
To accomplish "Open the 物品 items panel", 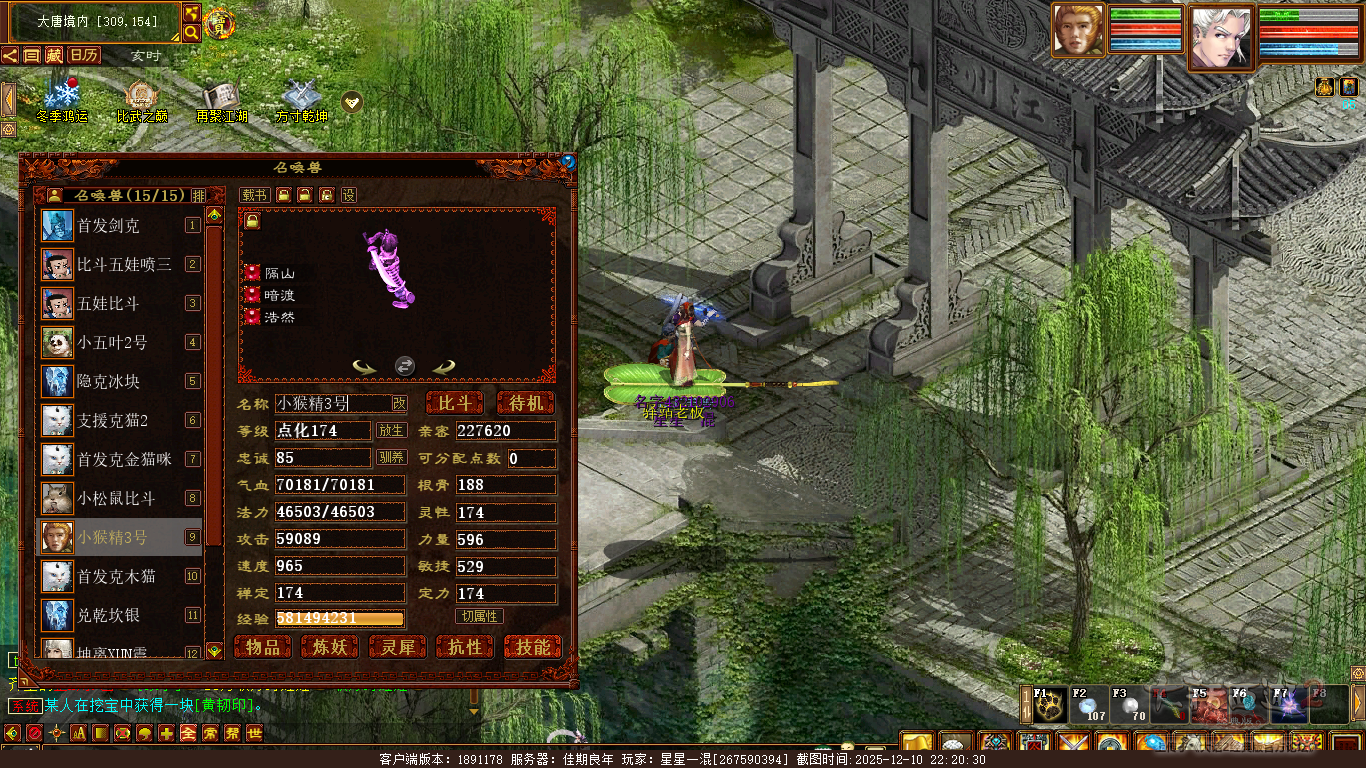I will tap(263, 647).
